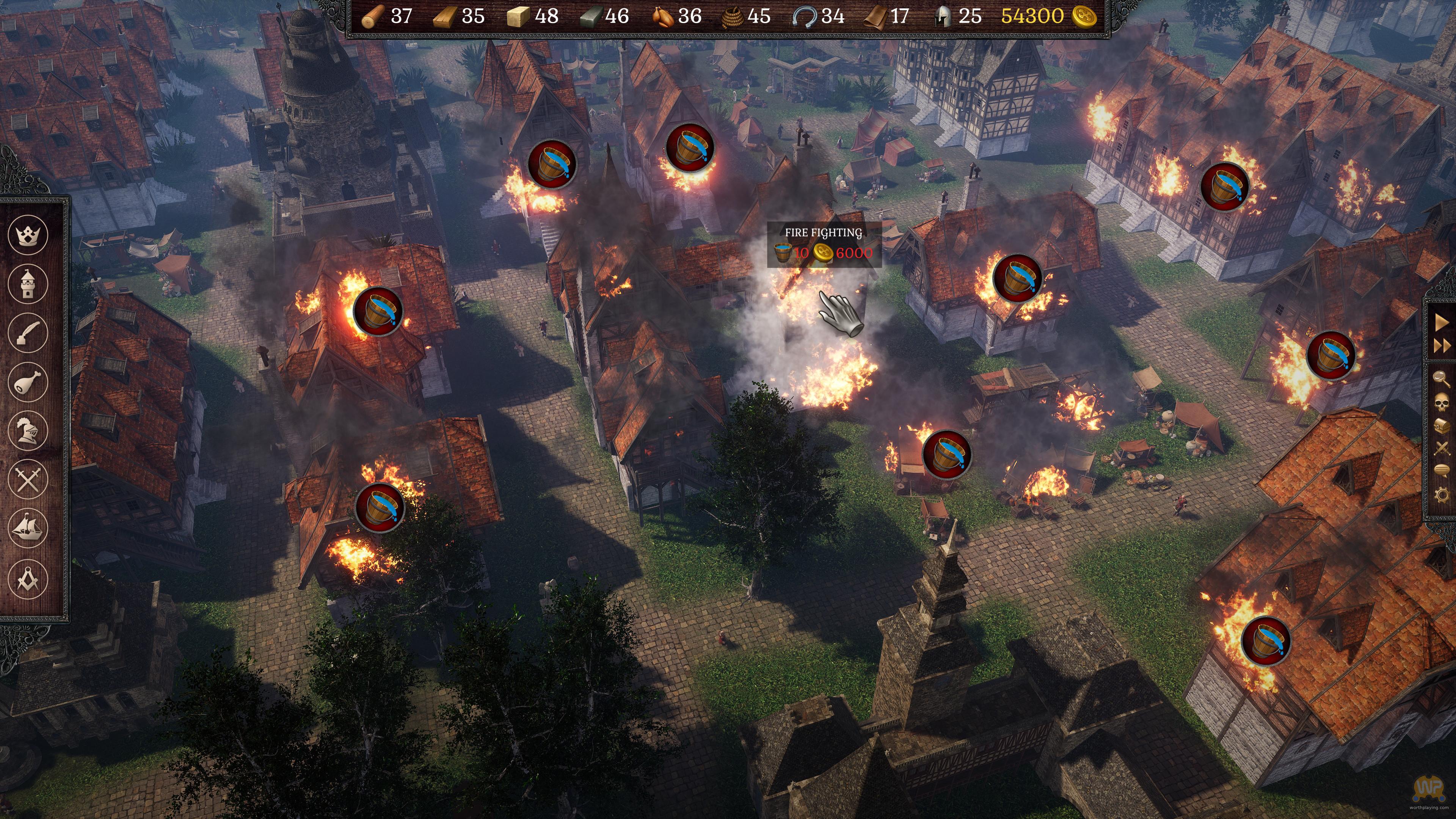Select the golden crossed swords icon
1456x819 pixels.
(1442, 449)
